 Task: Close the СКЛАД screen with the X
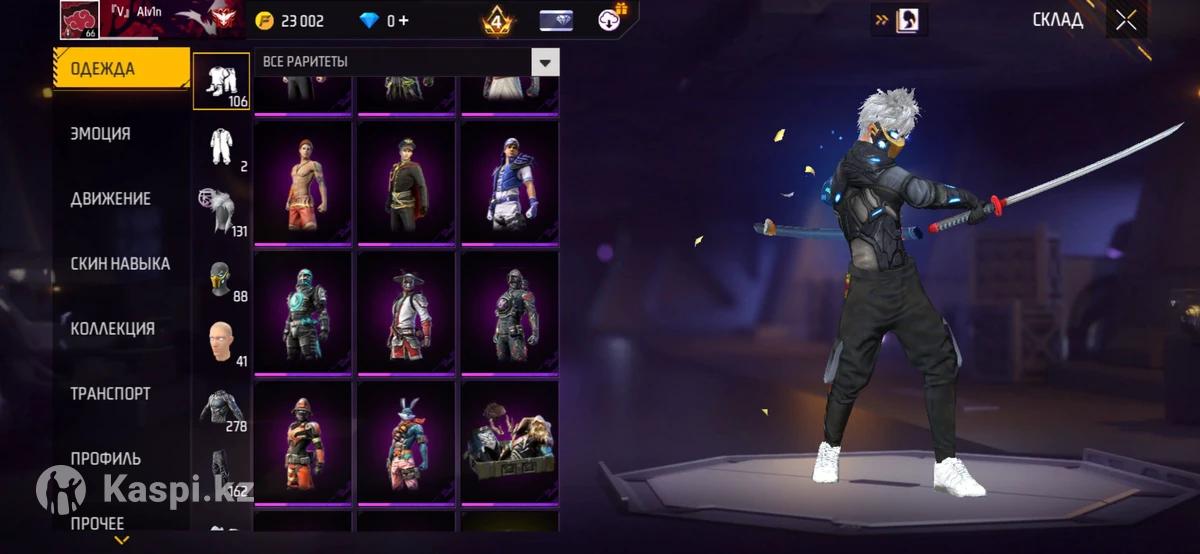point(1126,20)
